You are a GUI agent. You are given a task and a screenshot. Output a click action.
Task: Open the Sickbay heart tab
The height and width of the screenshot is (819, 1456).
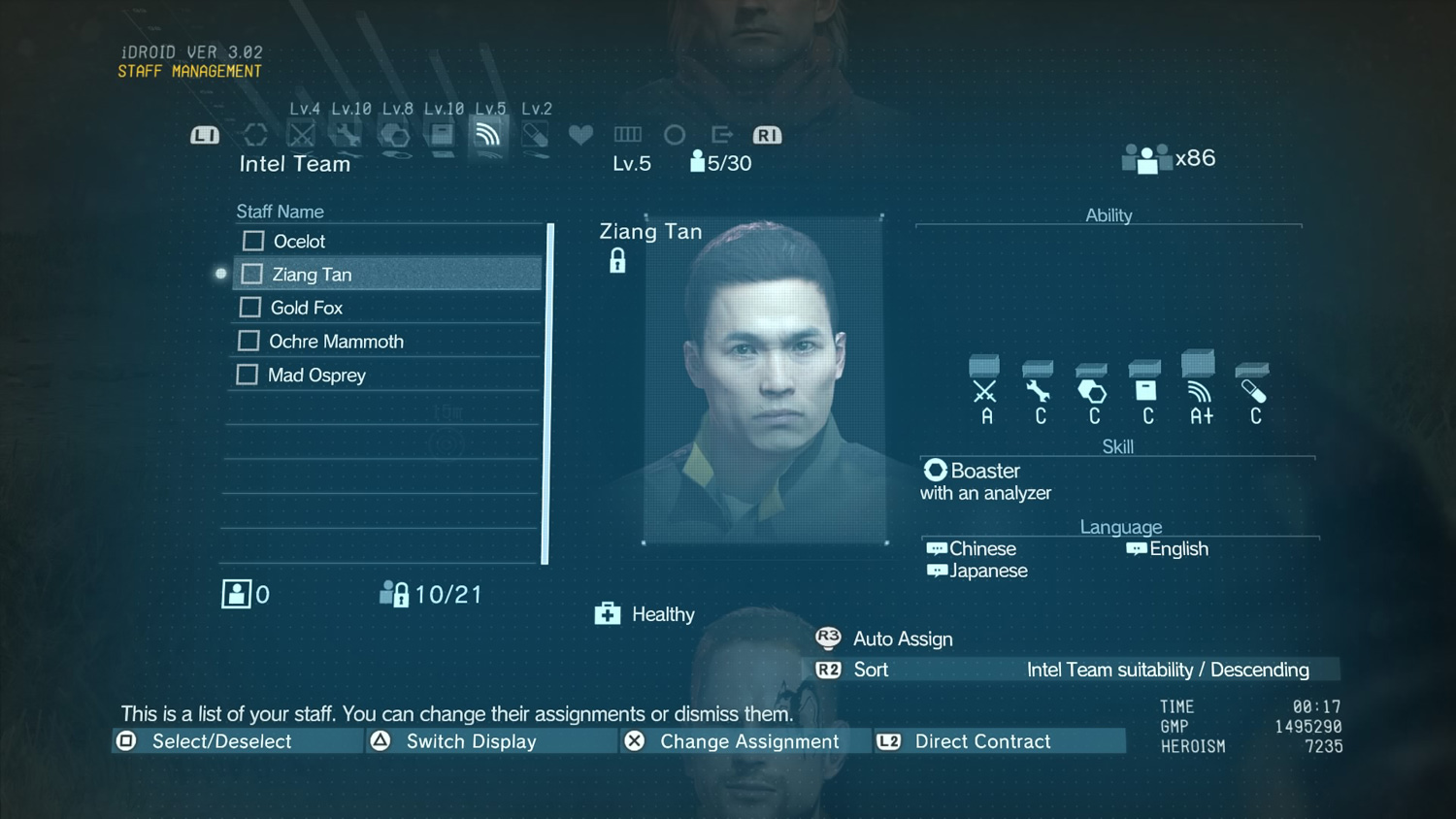pyautogui.click(x=580, y=135)
